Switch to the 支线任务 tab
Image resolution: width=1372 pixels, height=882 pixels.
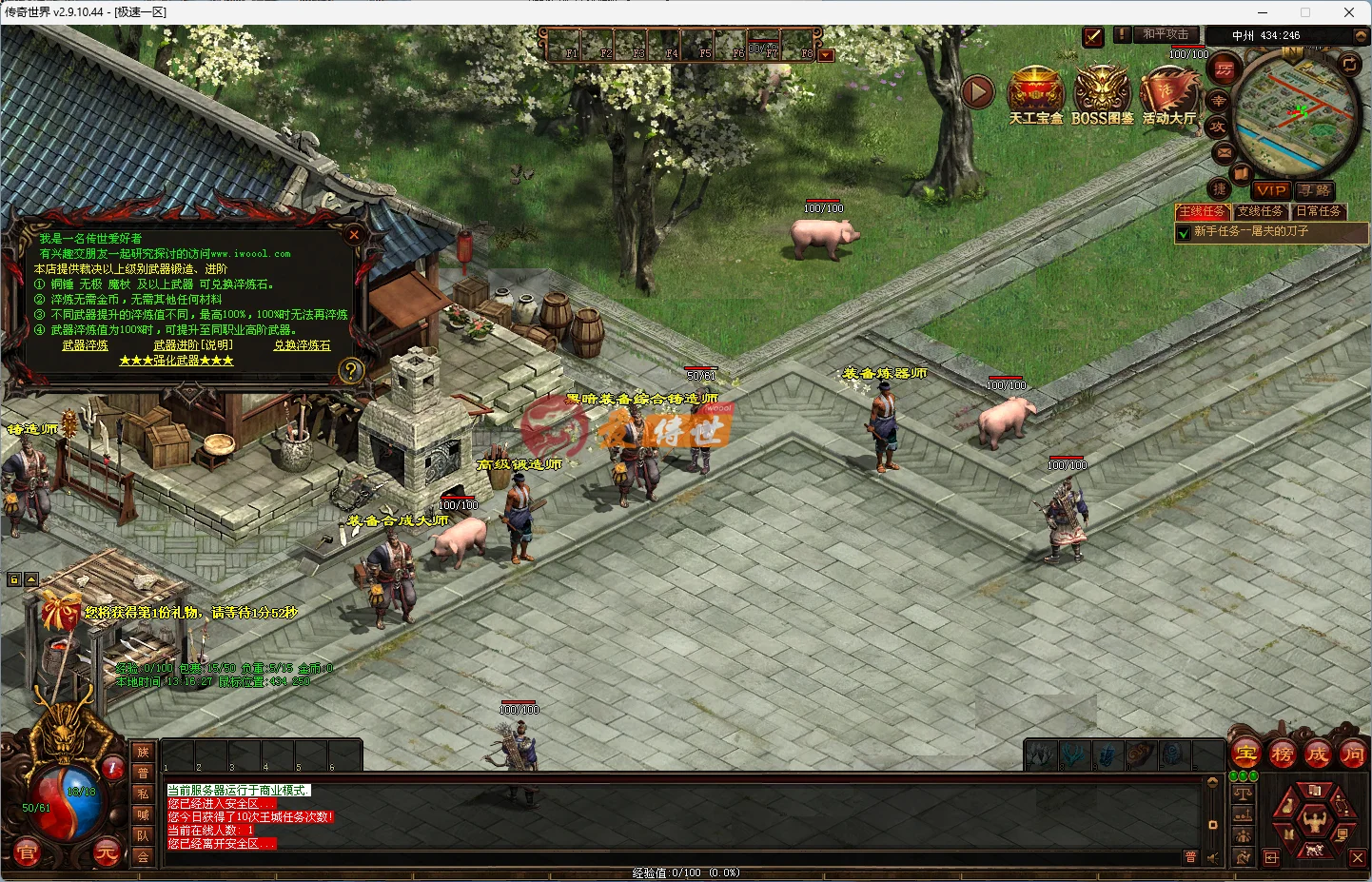pos(1260,211)
